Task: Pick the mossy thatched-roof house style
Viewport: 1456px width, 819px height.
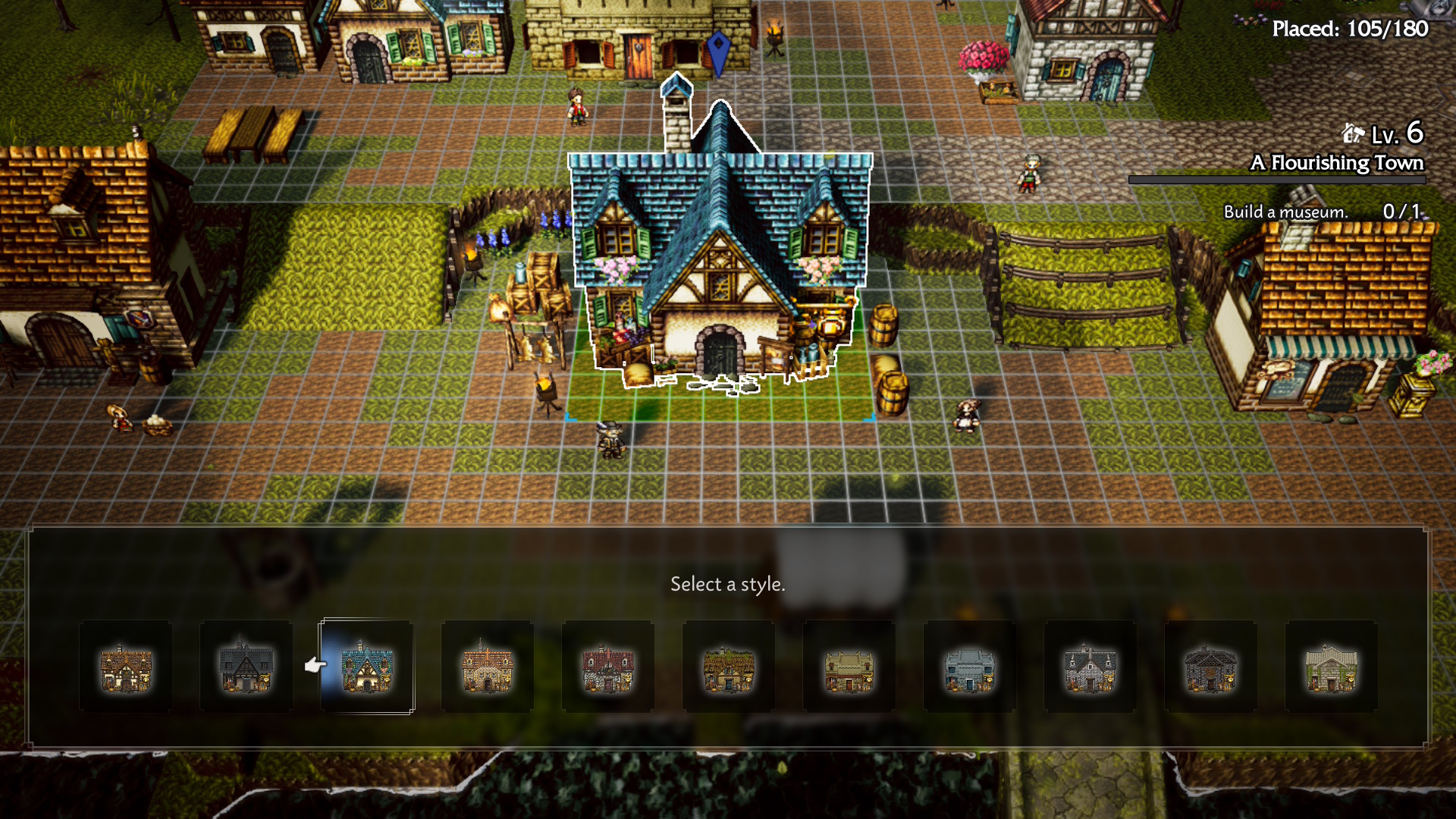Action: click(x=729, y=667)
